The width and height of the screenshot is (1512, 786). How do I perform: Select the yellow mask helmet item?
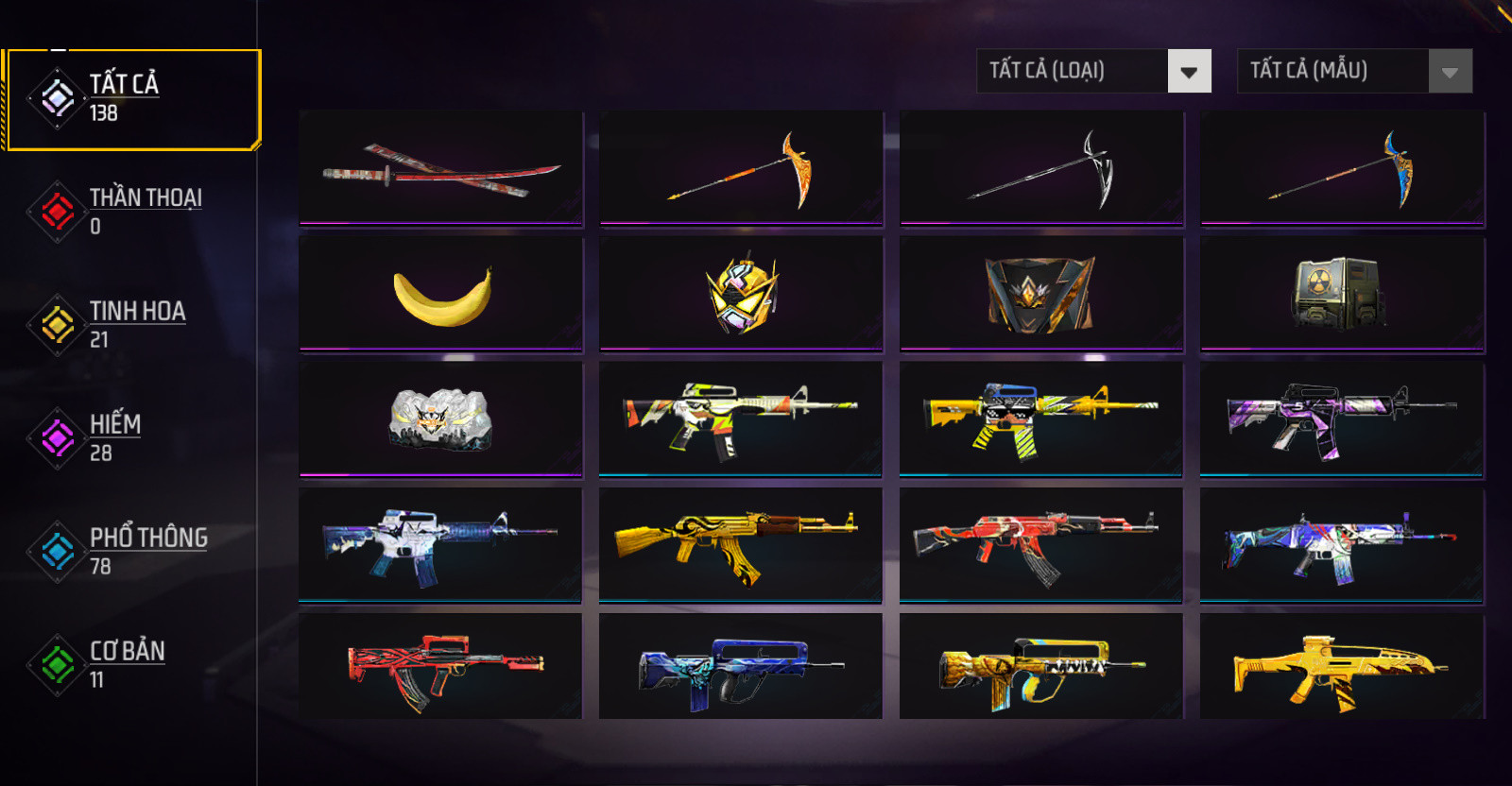741,294
